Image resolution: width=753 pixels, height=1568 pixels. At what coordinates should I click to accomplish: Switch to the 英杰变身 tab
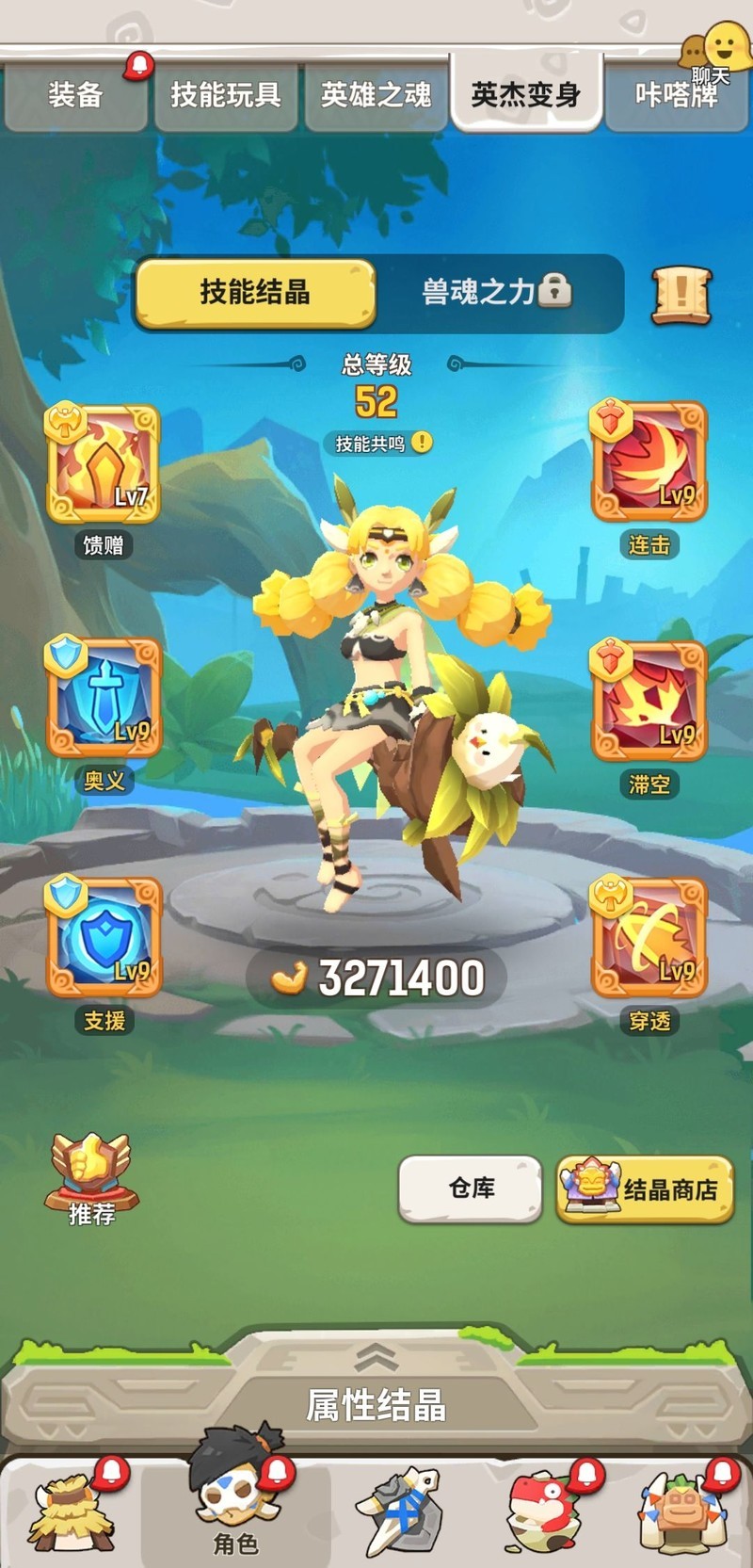point(525,94)
